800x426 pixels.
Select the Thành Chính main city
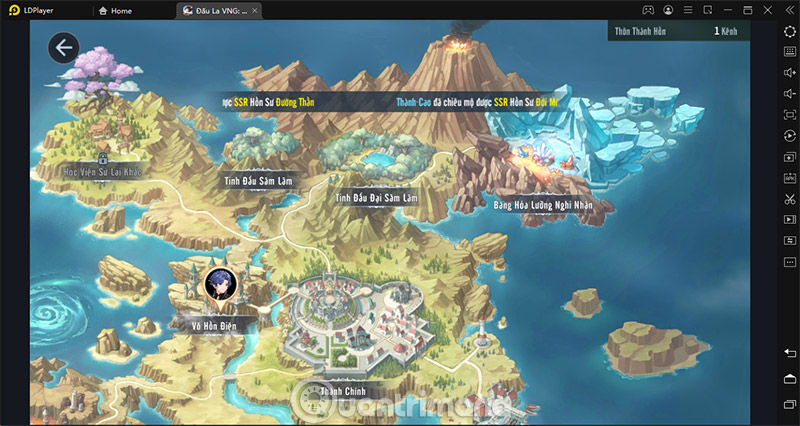point(343,390)
